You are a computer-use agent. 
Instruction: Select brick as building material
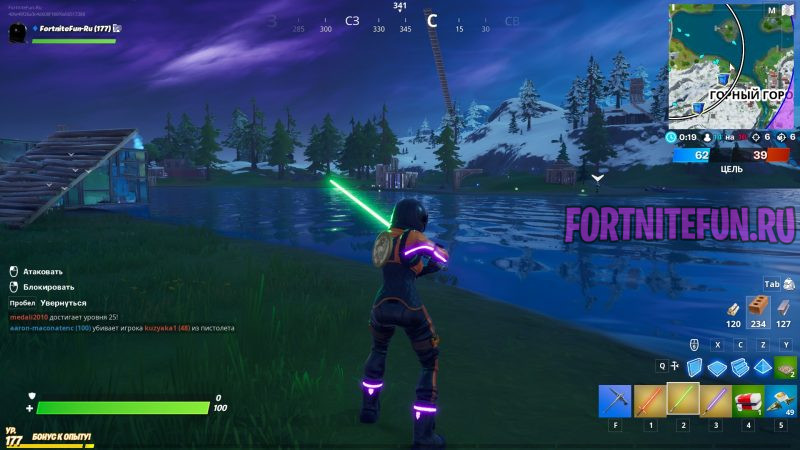[x=759, y=306]
